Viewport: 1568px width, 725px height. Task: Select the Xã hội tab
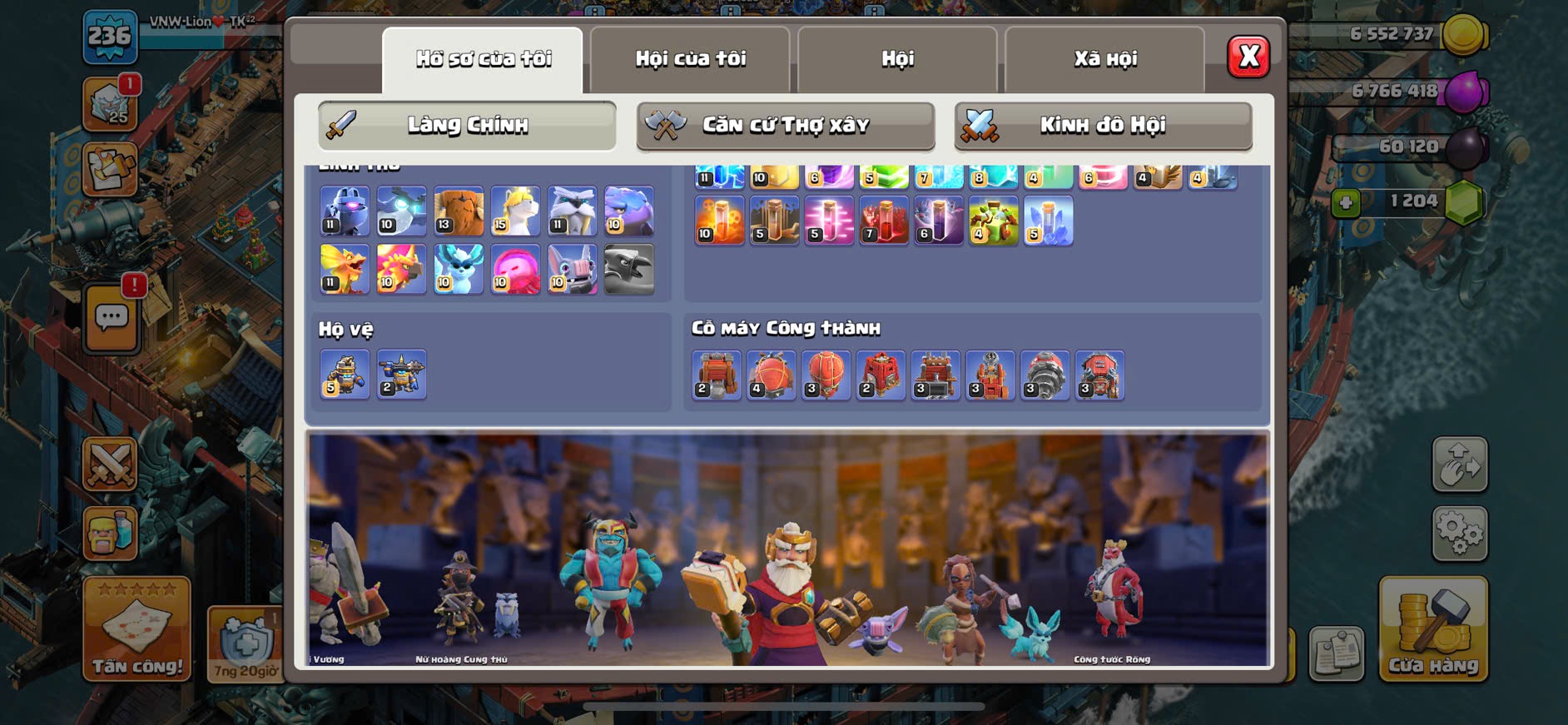(x=1104, y=59)
